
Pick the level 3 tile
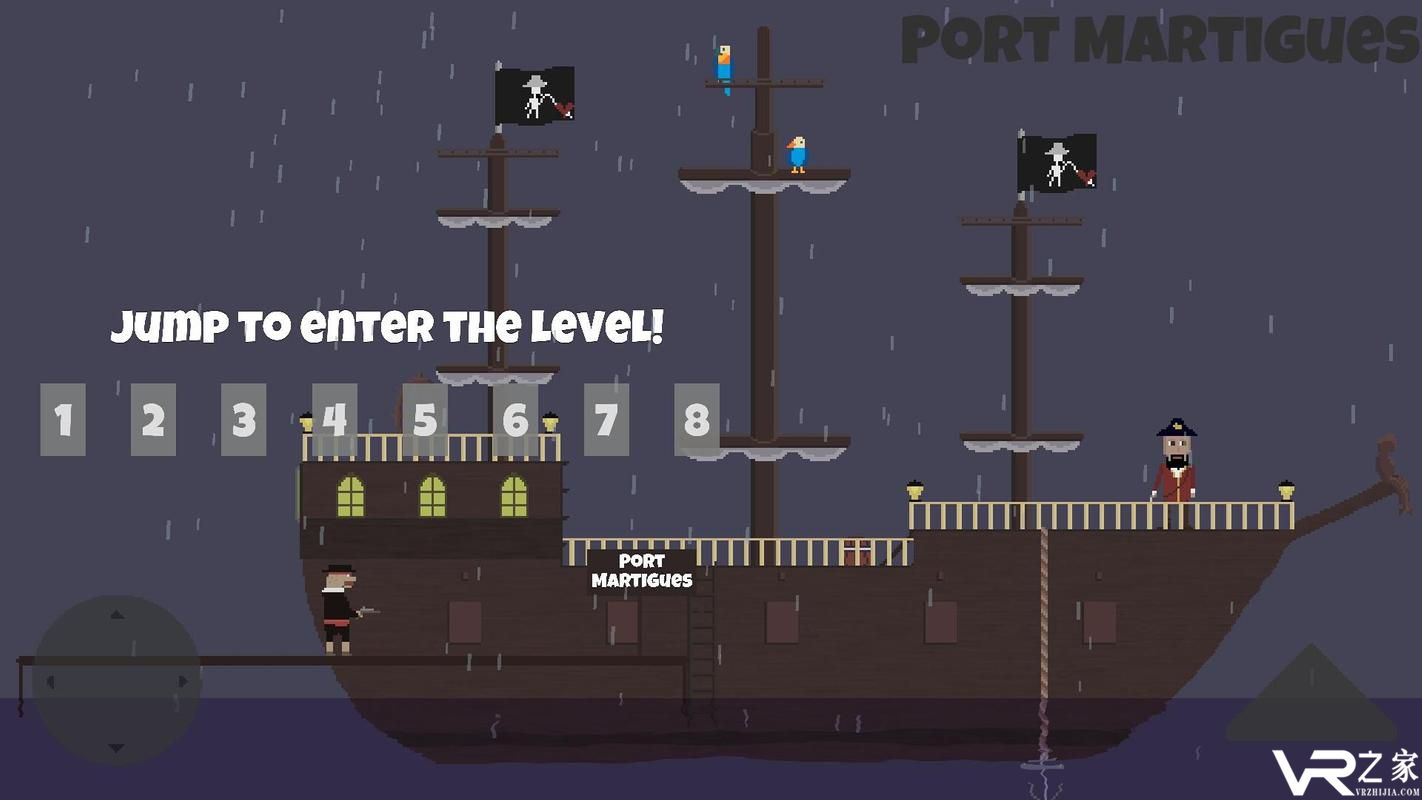point(244,420)
